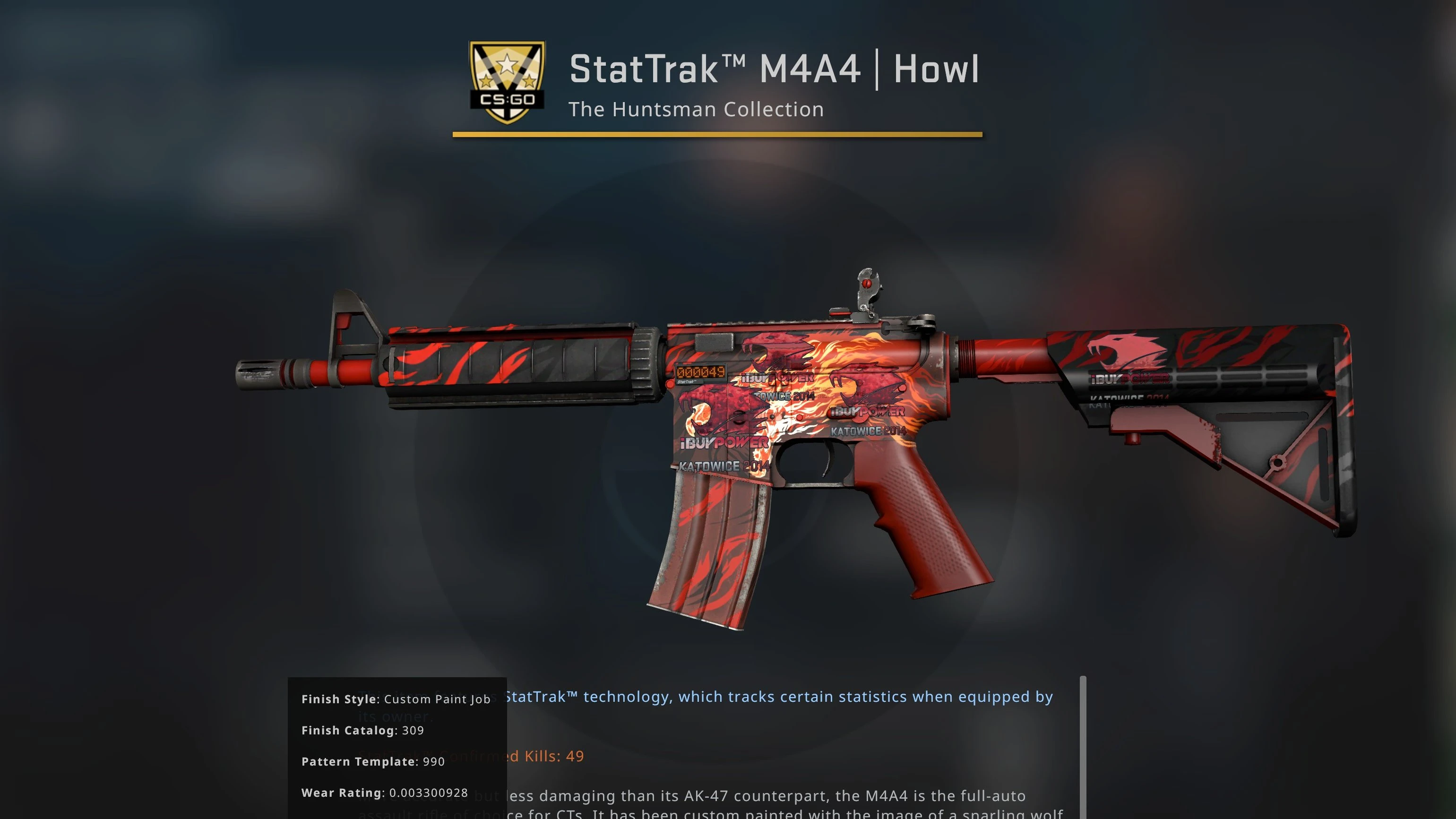Expand the Pattern Template 990 entry
Screen dimensions: 1456x819
373,761
